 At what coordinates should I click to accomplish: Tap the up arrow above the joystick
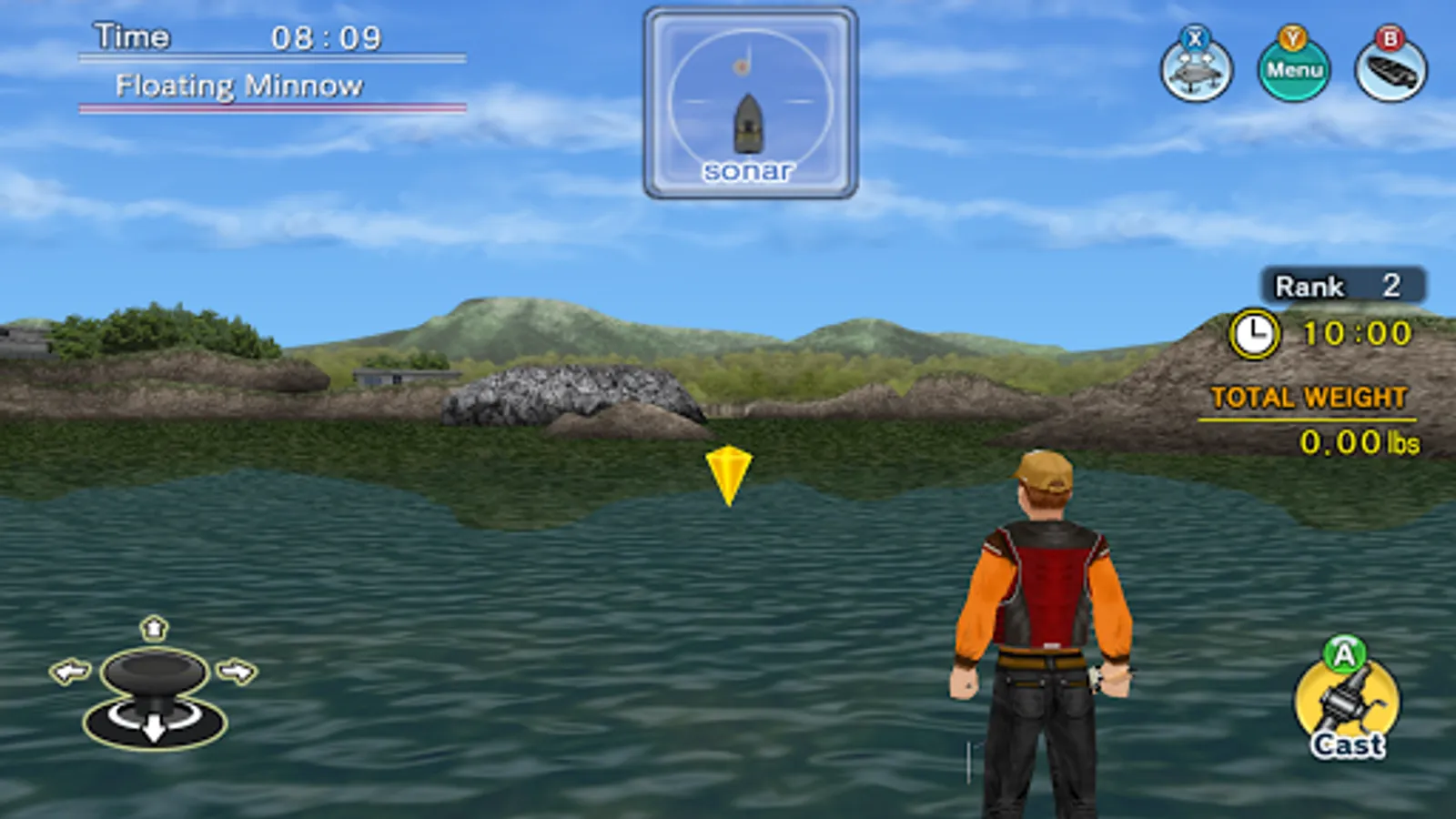pos(153,630)
